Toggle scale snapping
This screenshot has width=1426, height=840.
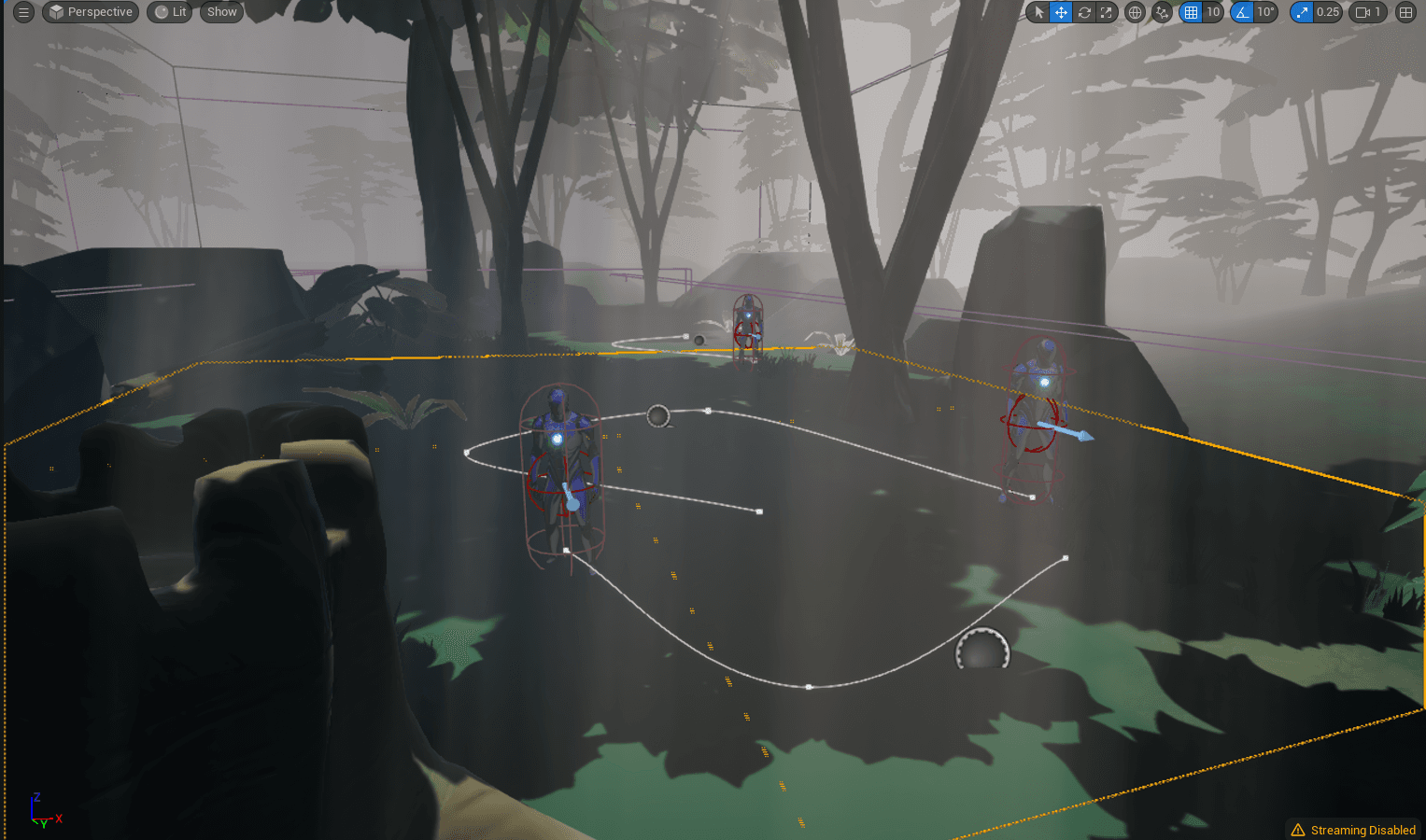point(1301,12)
